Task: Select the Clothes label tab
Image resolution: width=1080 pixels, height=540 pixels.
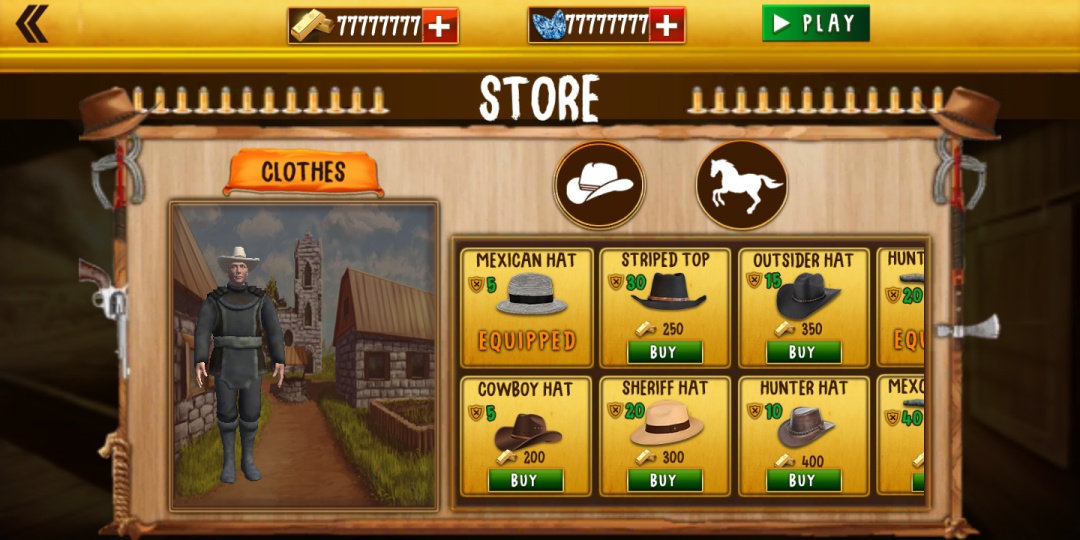Action: click(x=303, y=173)
